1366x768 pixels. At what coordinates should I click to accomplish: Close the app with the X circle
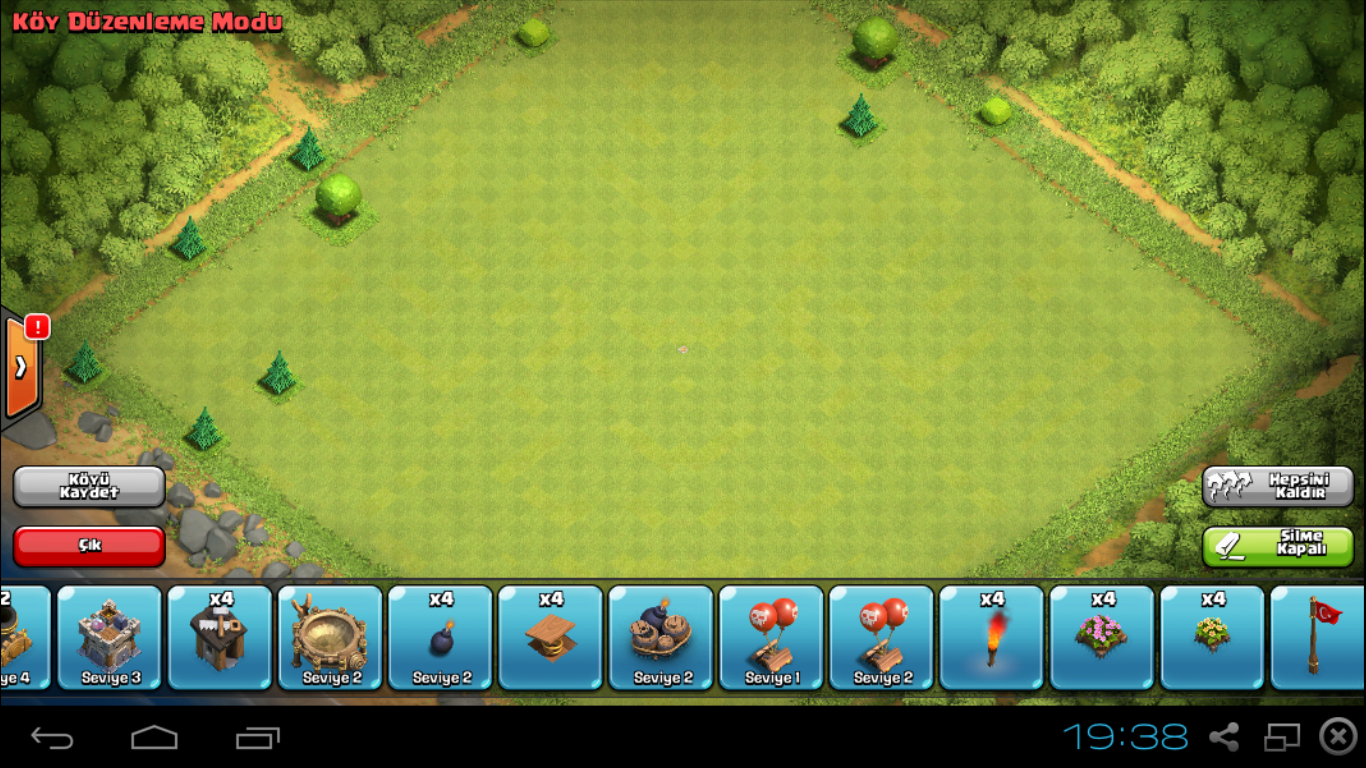[1338, 737]
